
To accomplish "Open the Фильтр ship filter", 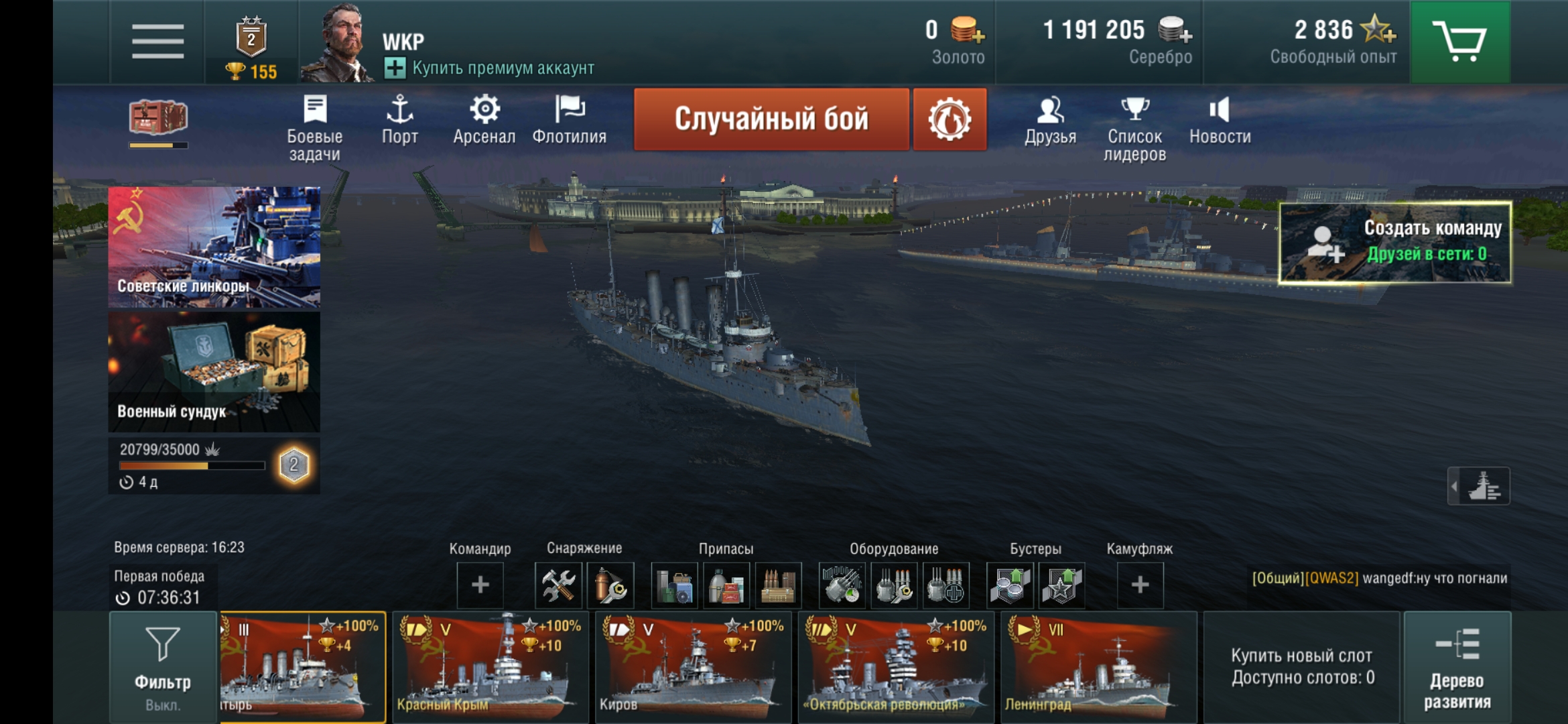I will (x=163, y=666).
